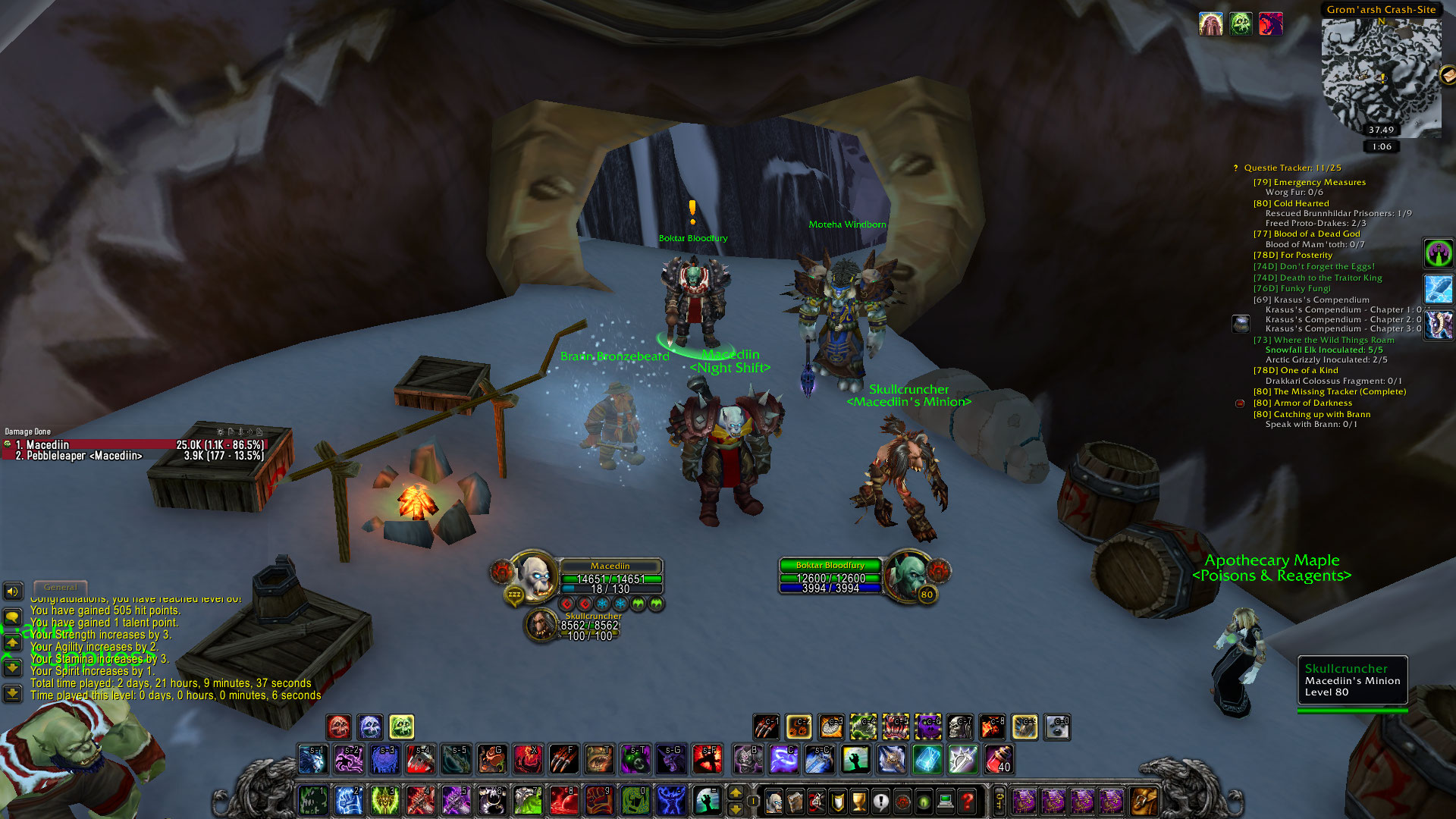The image size is (1456, 819).
Task: Page action bar up with arrow
Action: 735,793
